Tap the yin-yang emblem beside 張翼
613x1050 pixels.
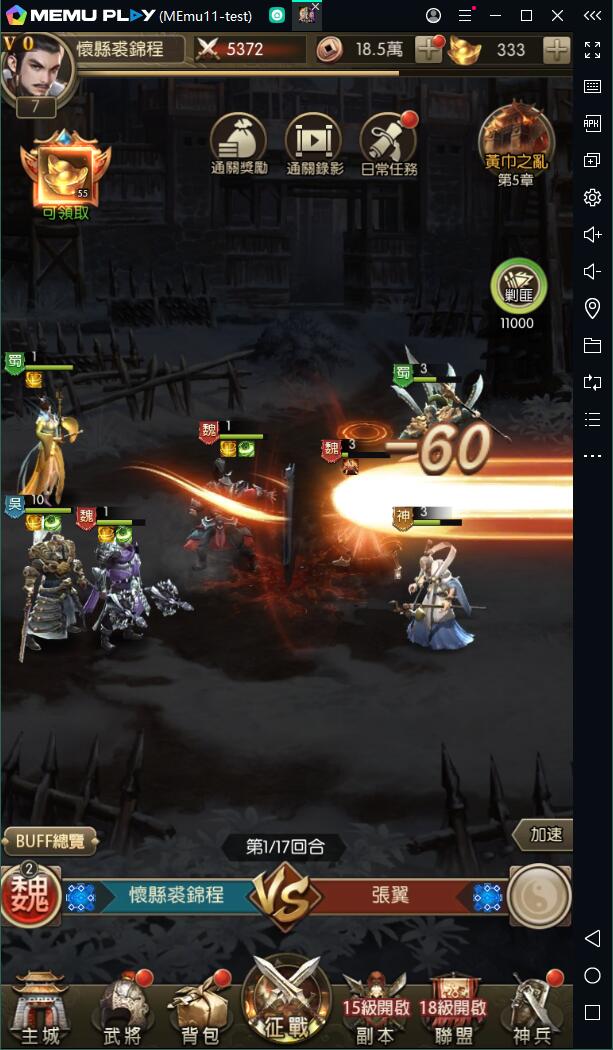[539, 895]
